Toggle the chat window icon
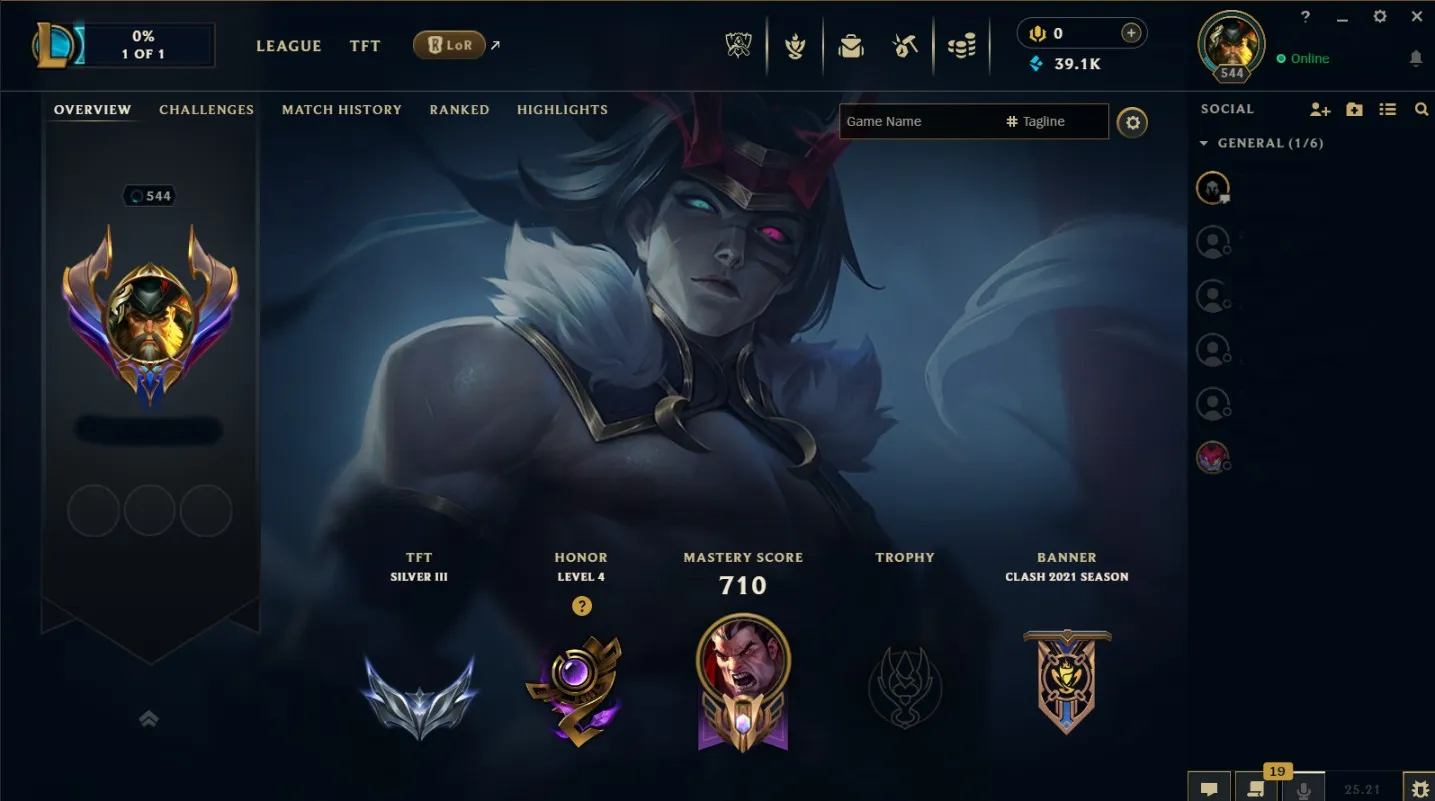The width and height of the screenshot is (1435, 801). 1209,789
